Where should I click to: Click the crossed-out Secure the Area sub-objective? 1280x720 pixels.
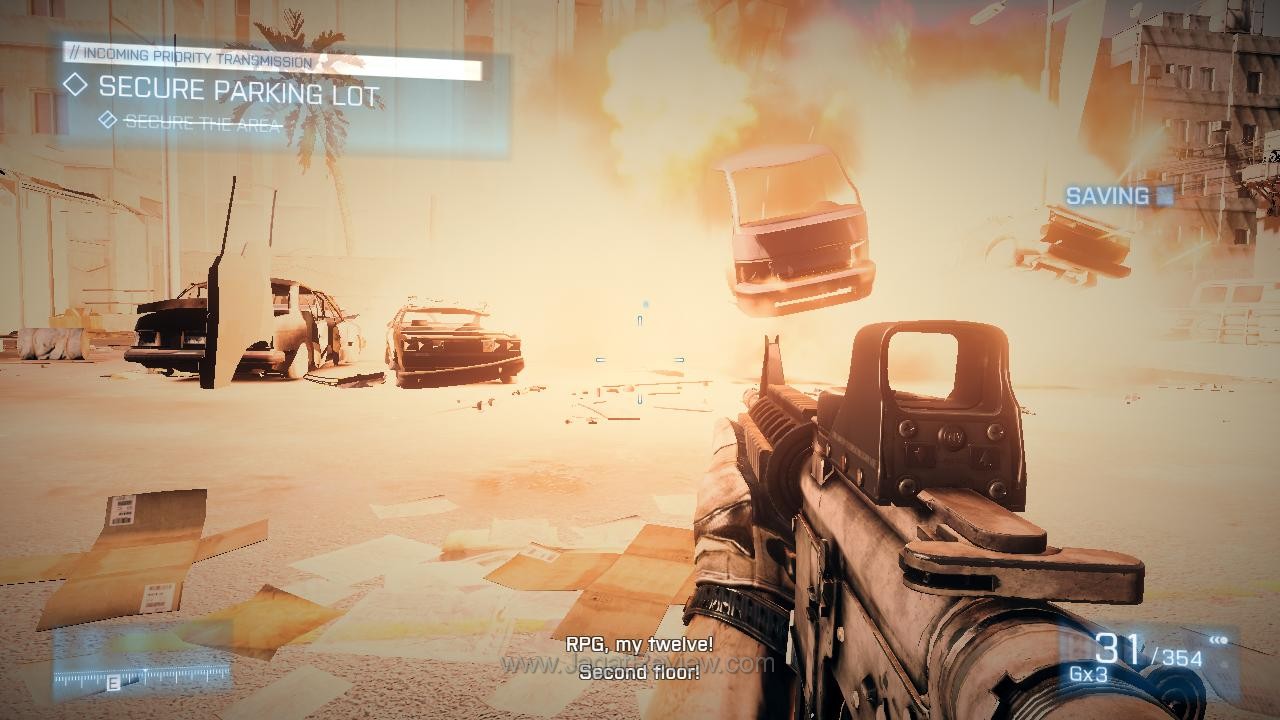click(x=202, y=124)
